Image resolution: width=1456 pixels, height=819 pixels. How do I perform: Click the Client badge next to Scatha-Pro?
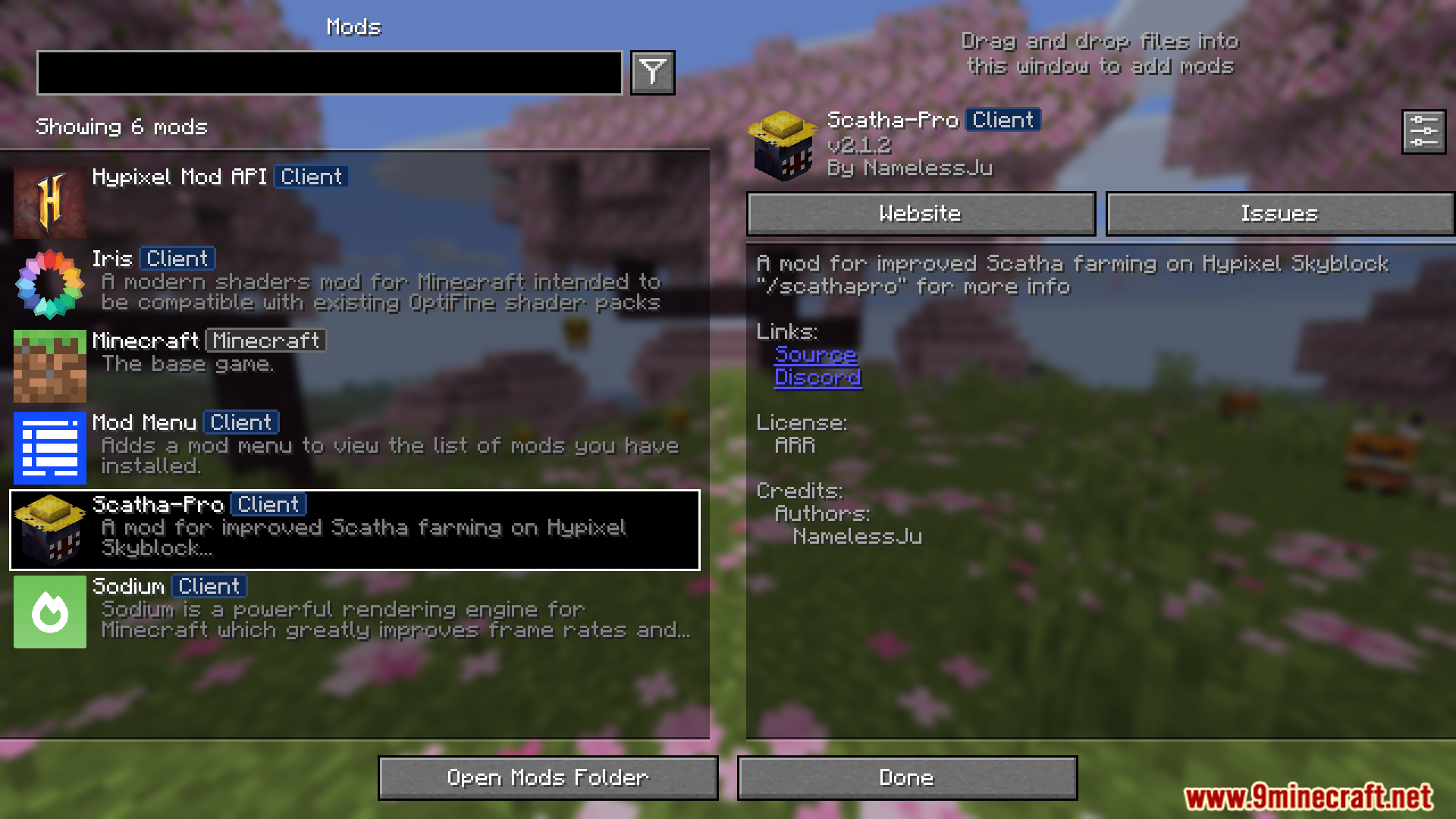pos(268,504)
